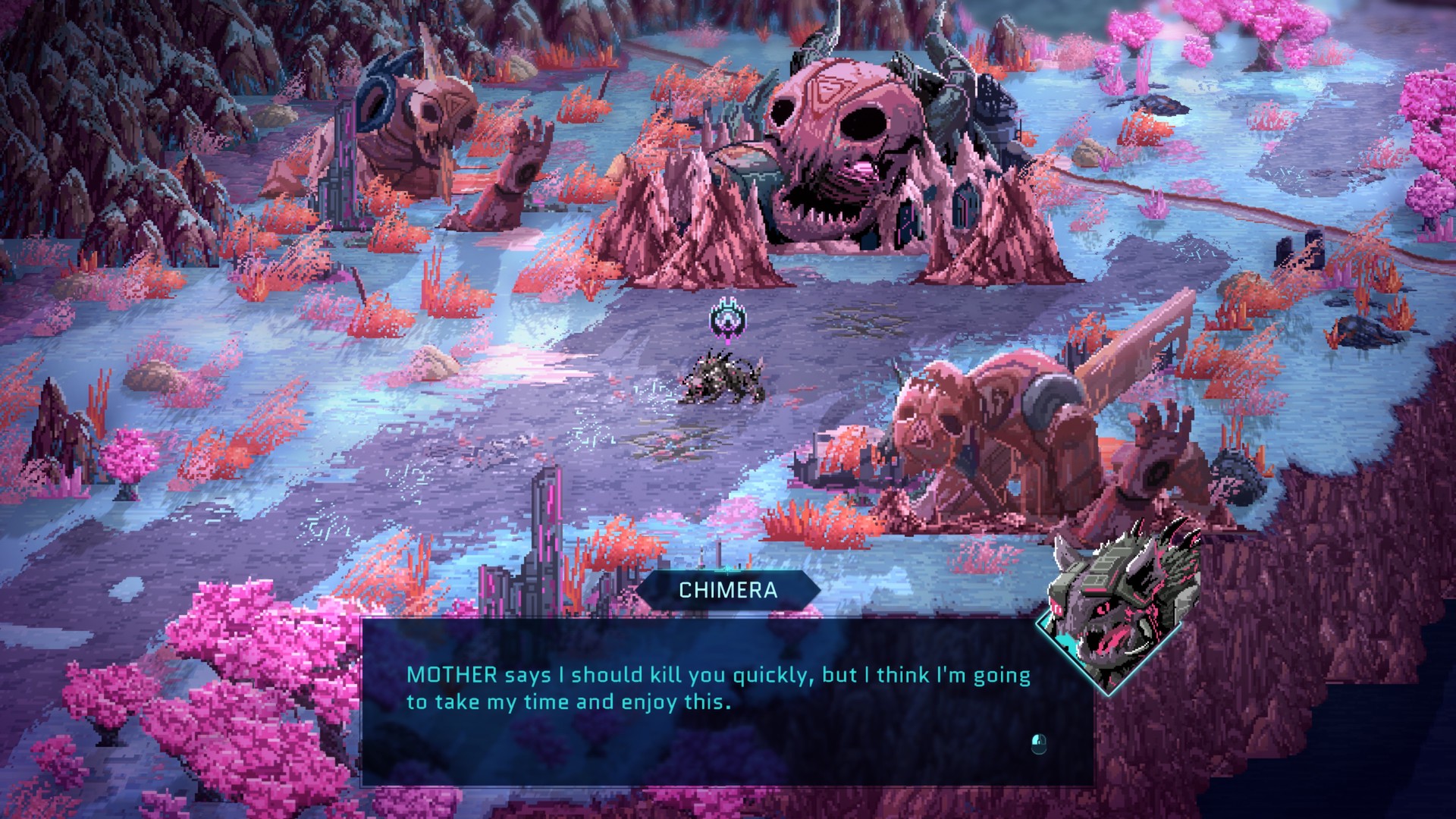Advance Chimera's dialogue text box

pyautogui.click(x=726, y=701)
